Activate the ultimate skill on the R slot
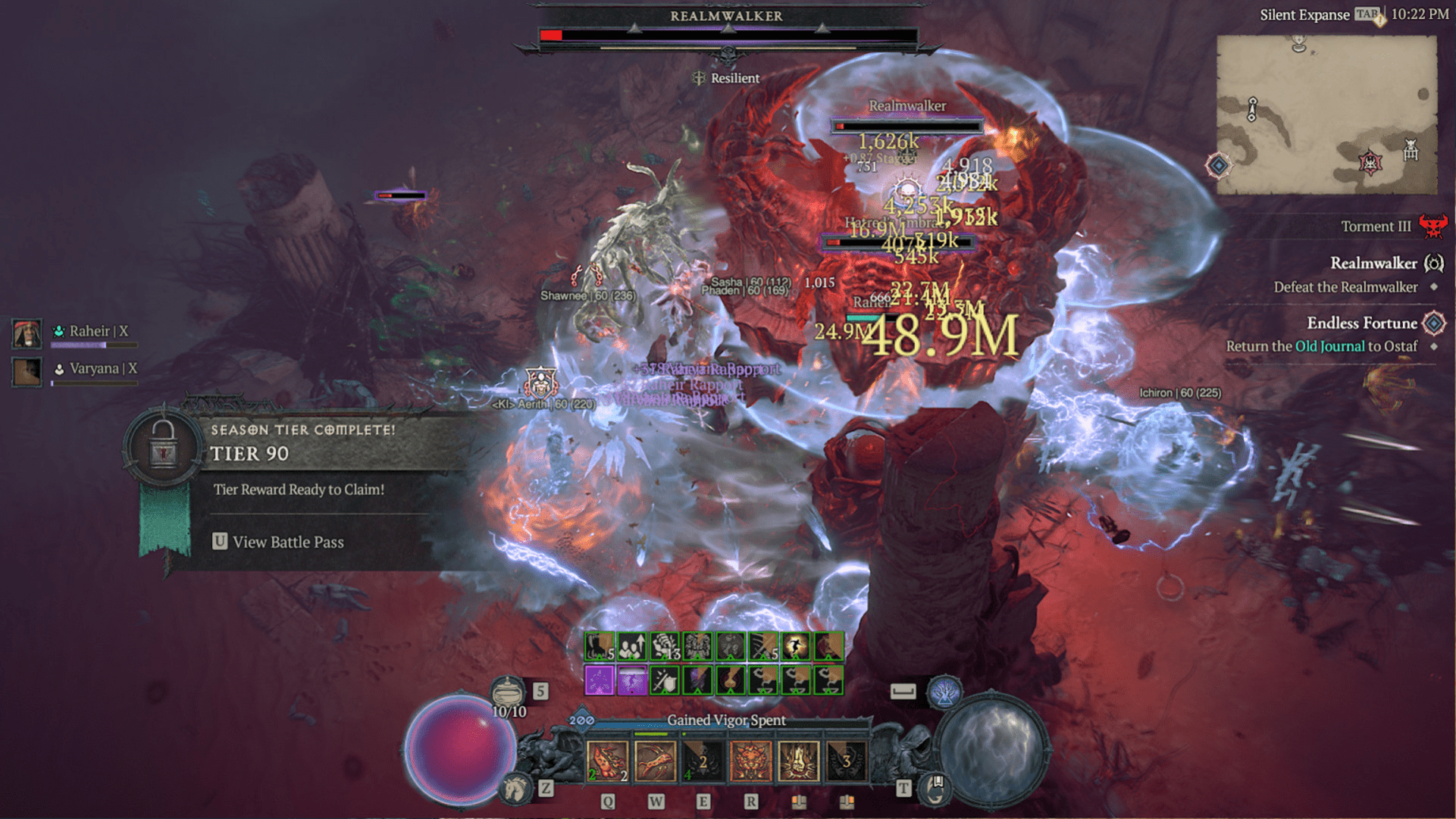 click(752, 761)
